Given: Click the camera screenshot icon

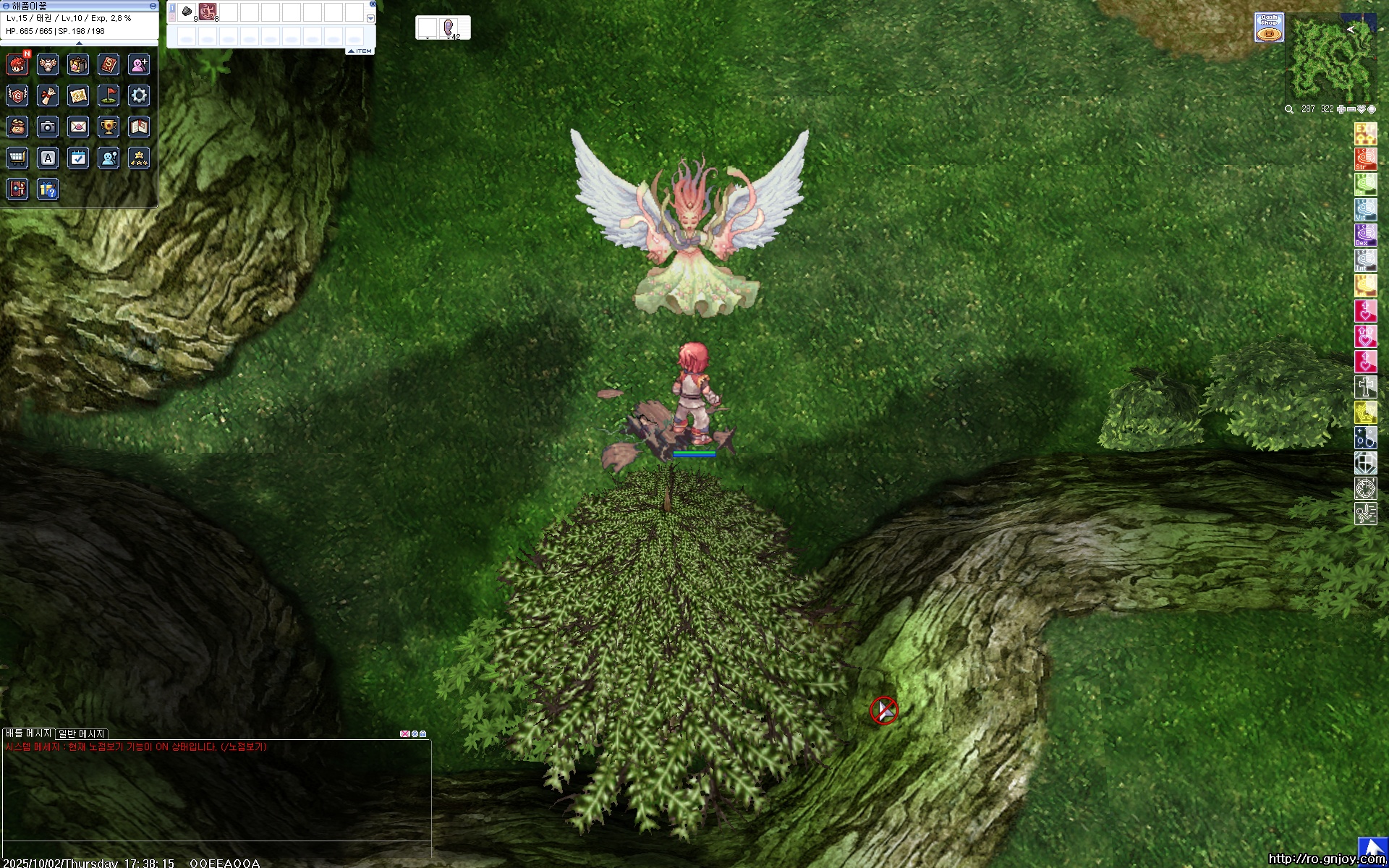Looking at the screenshot, I should (x=48, y=127).
